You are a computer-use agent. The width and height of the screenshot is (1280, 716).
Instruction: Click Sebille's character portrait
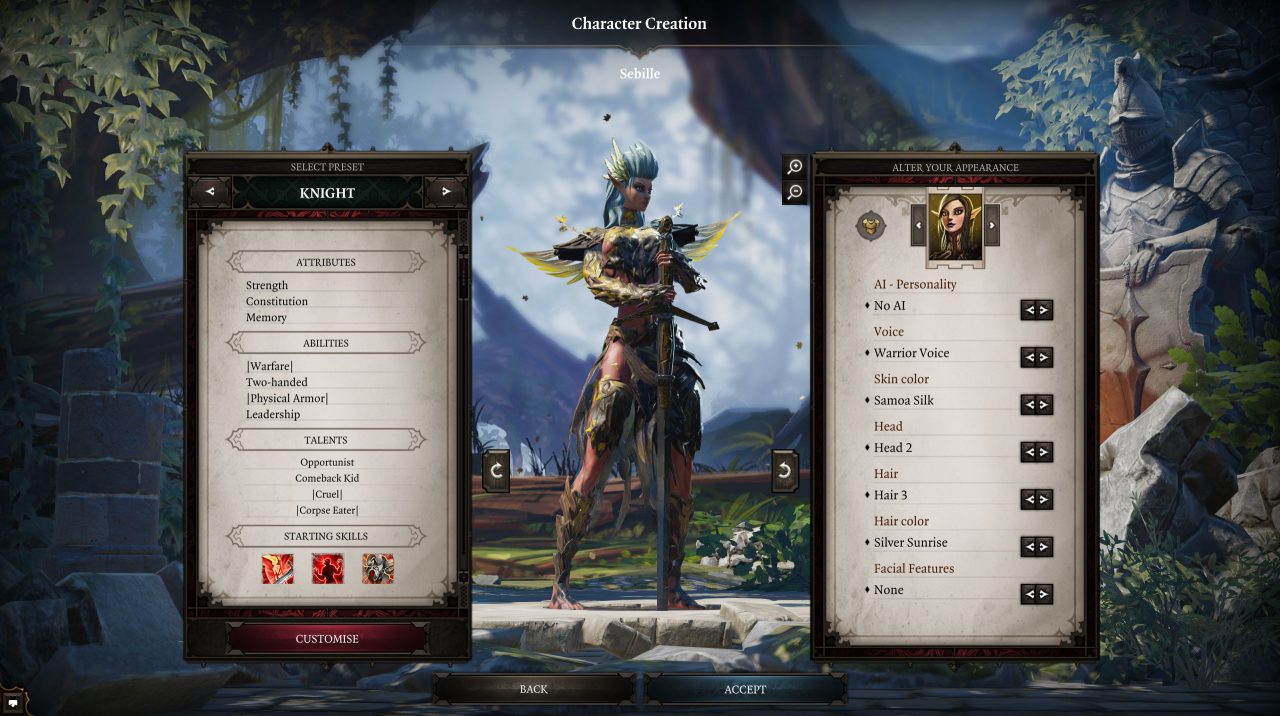point(954,227)
